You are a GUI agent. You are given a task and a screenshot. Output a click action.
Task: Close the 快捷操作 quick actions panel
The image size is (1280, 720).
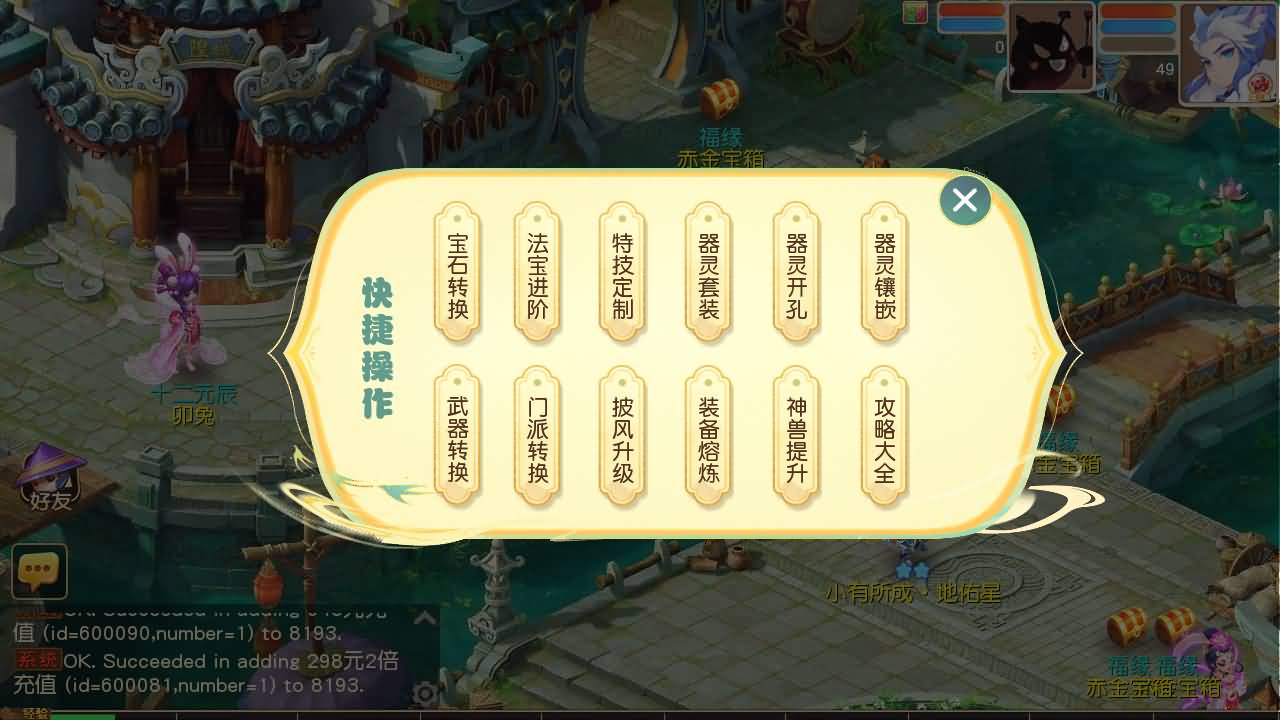[963, 200]
